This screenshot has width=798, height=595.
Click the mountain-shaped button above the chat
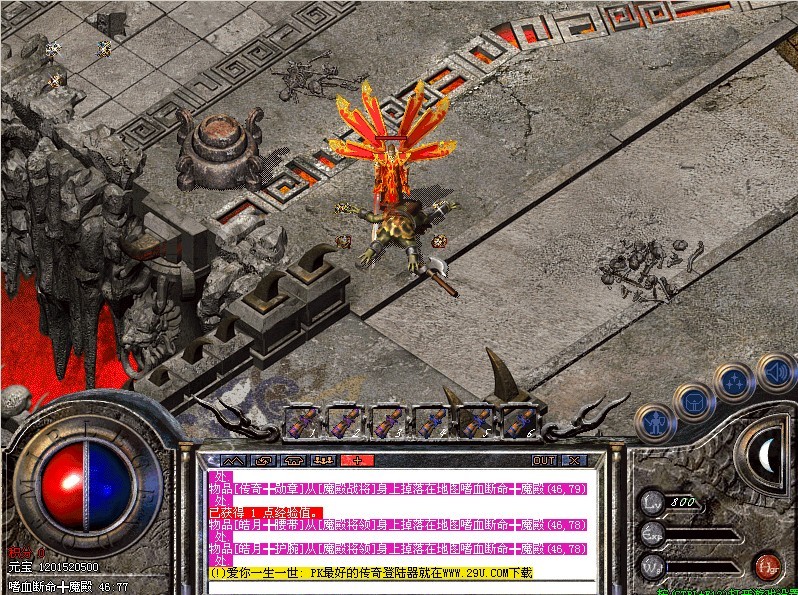(x=232, y=460)
